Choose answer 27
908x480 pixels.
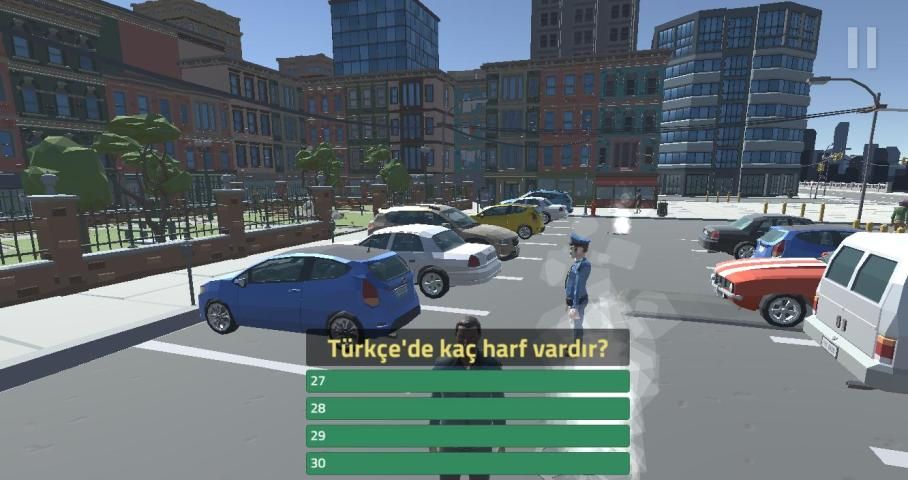pos(467,381)
